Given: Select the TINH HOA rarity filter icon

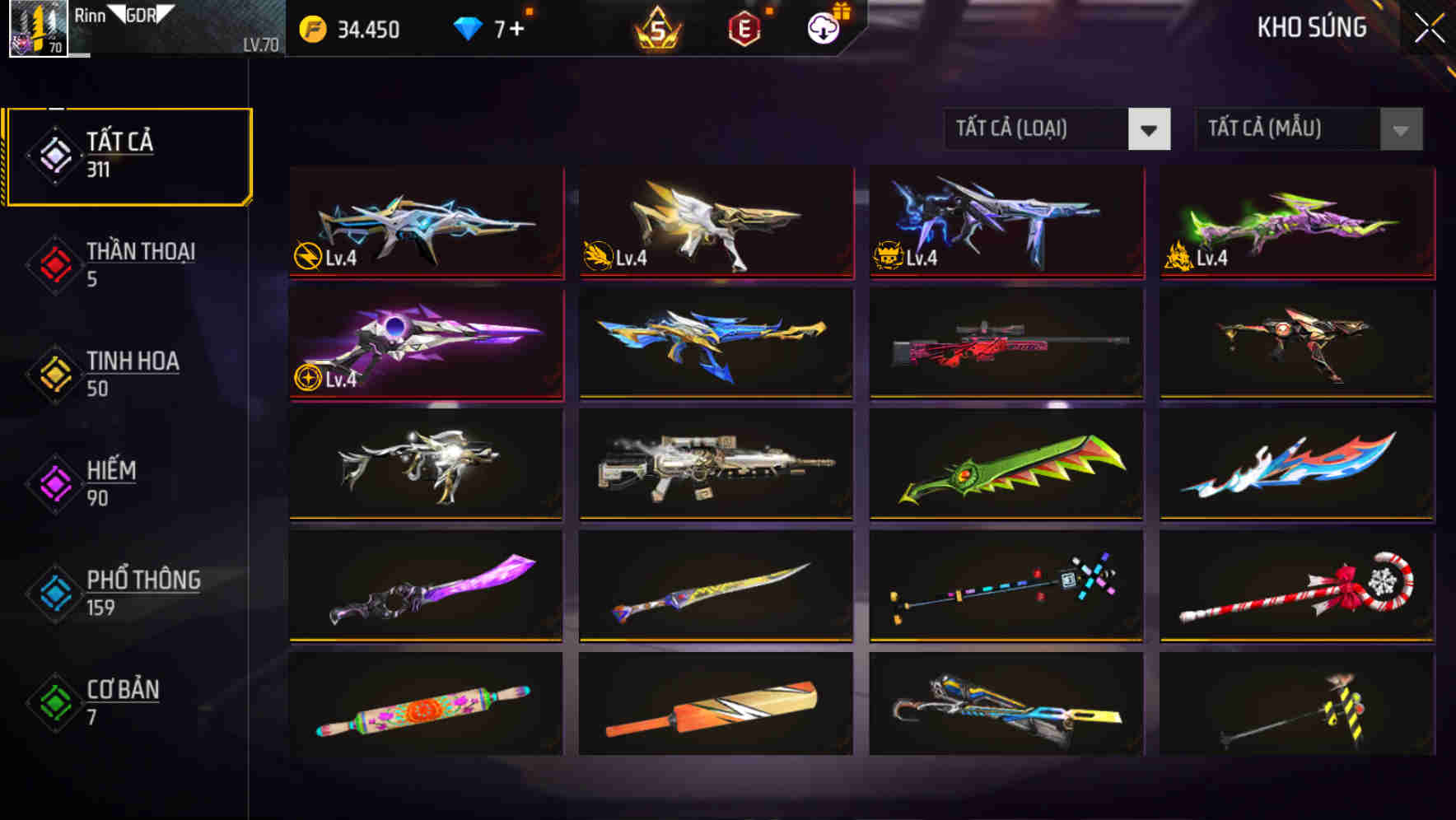Looking at the screenshot, I should tap(54, 373).
